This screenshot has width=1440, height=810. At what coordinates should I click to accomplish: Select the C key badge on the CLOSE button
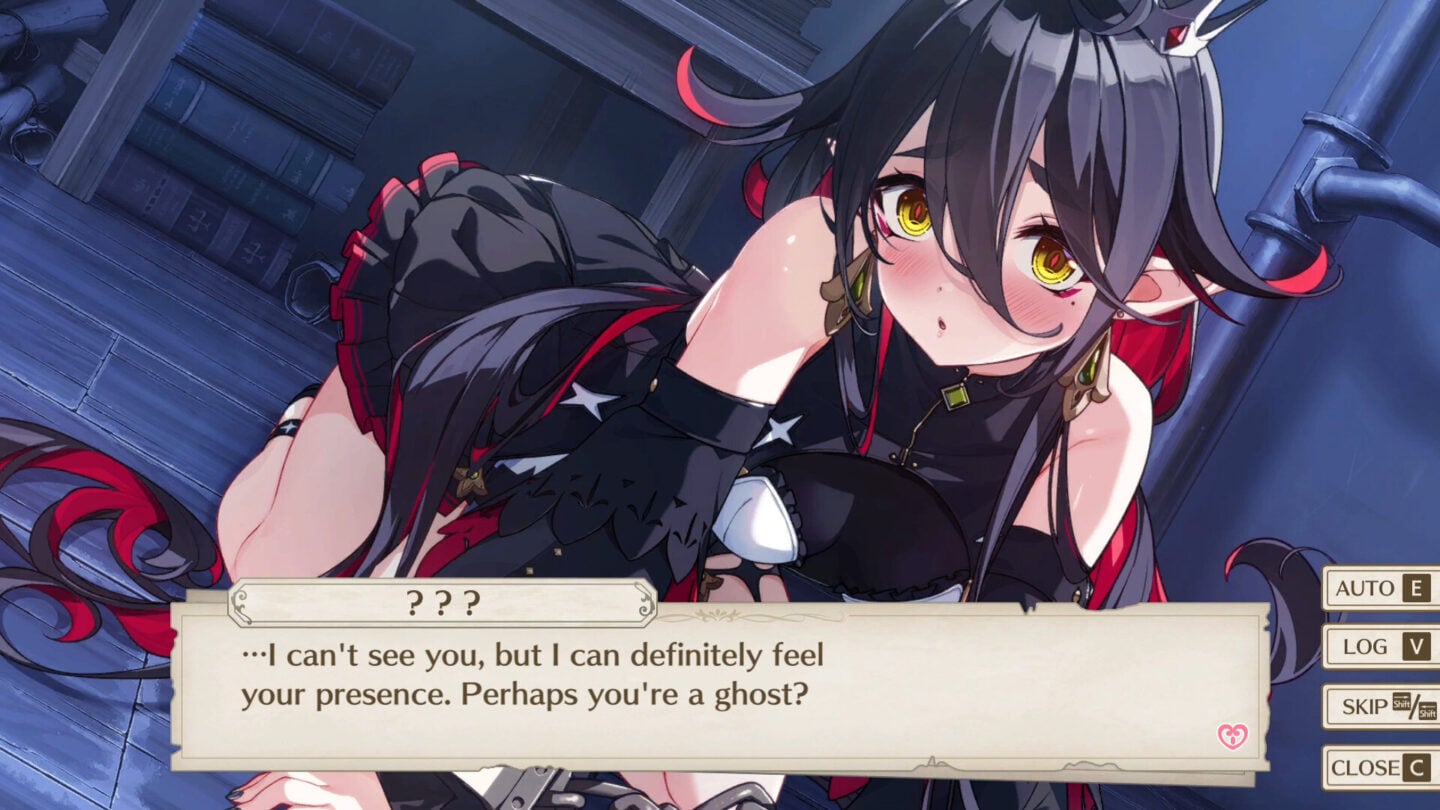1418,767
